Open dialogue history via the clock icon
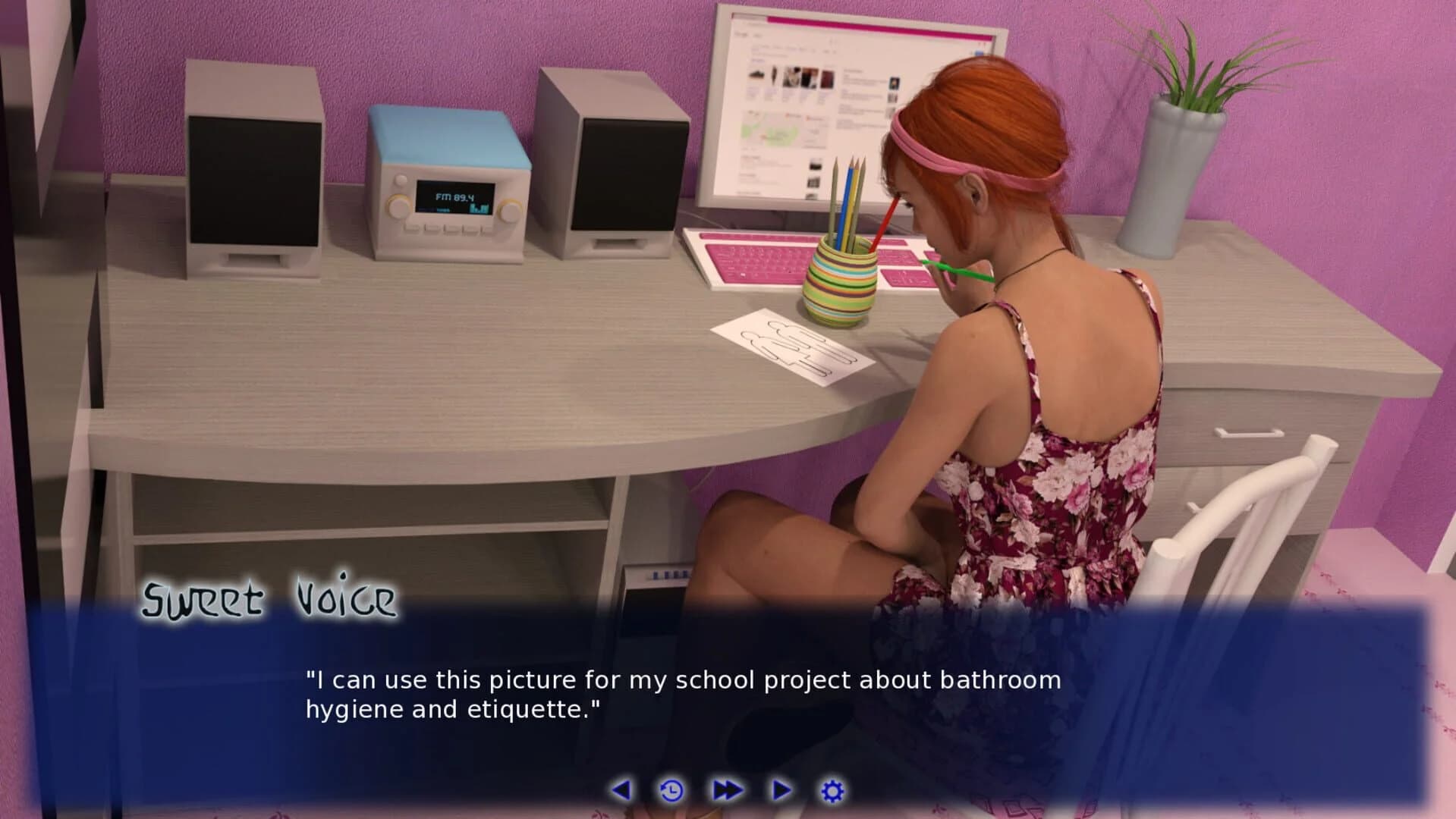This screenshot has width=1456, height=819. (671, 789)
